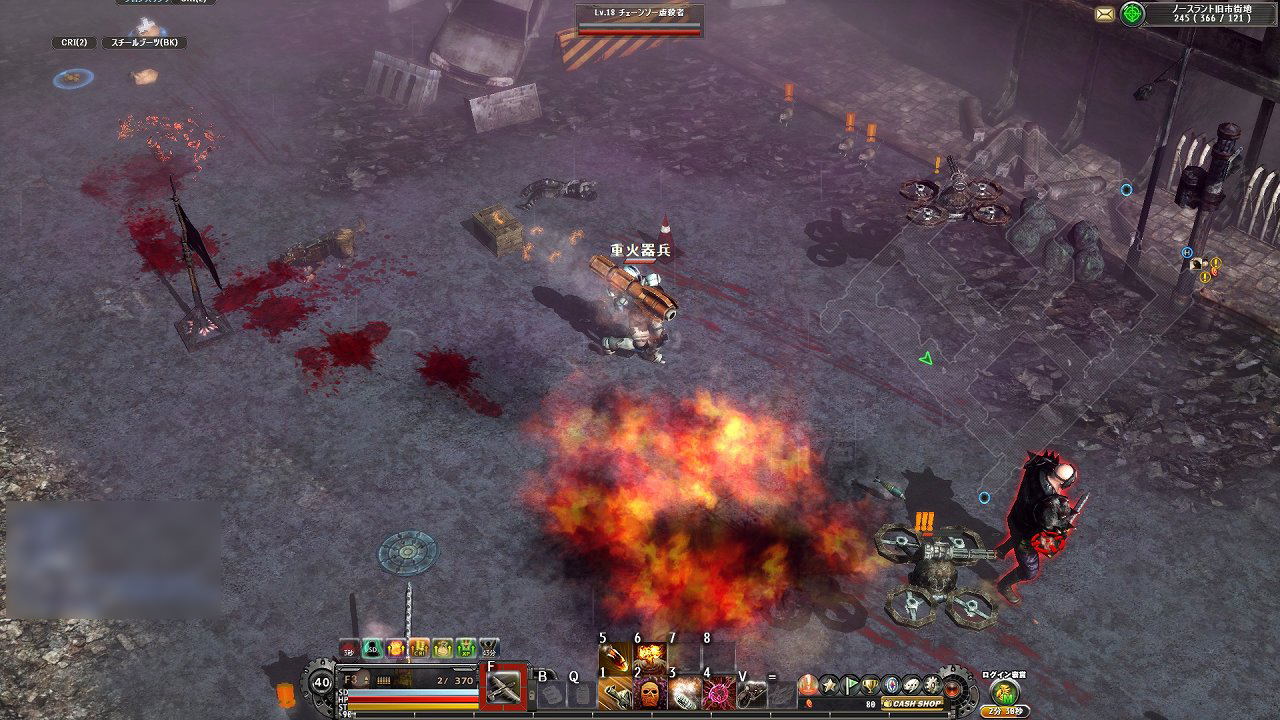The width and height of the screenshot is (1280, 720).
Task: View achievements via the trophy icon
Action: pyautogui.click(x=868, y=684)
